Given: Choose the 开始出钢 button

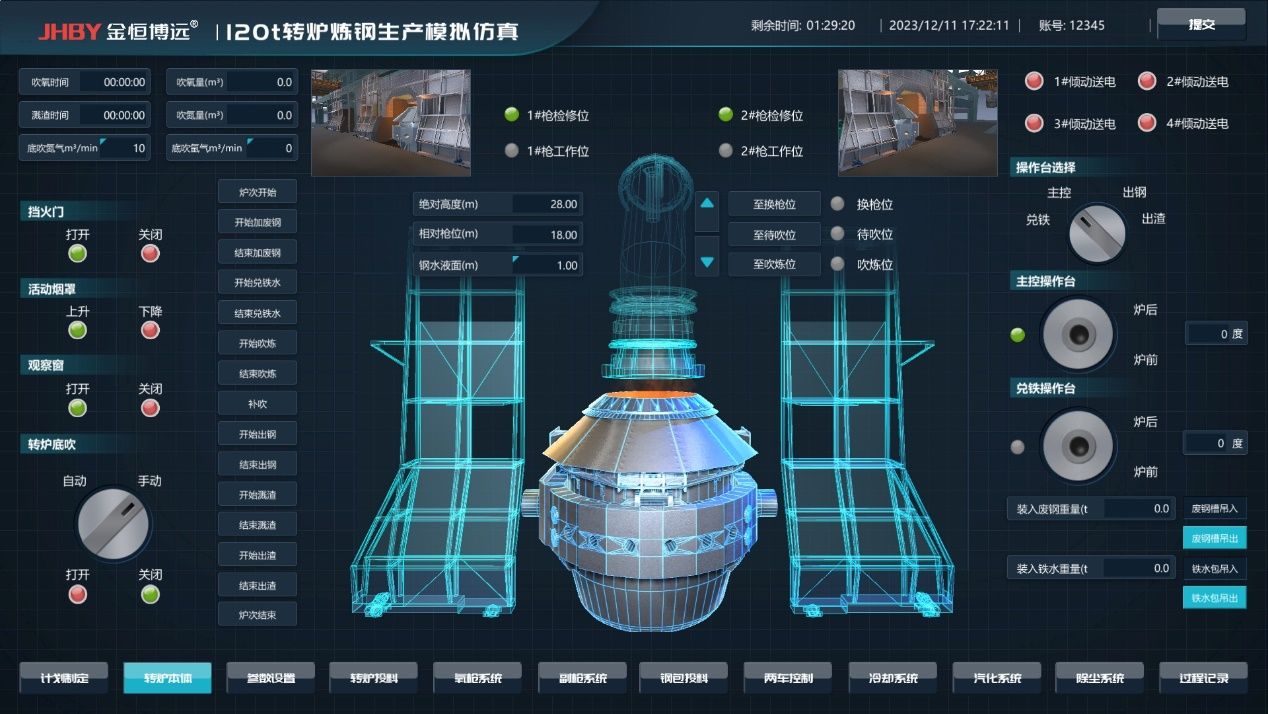Looking at the screenshot, I should click(x=257, y=434).
